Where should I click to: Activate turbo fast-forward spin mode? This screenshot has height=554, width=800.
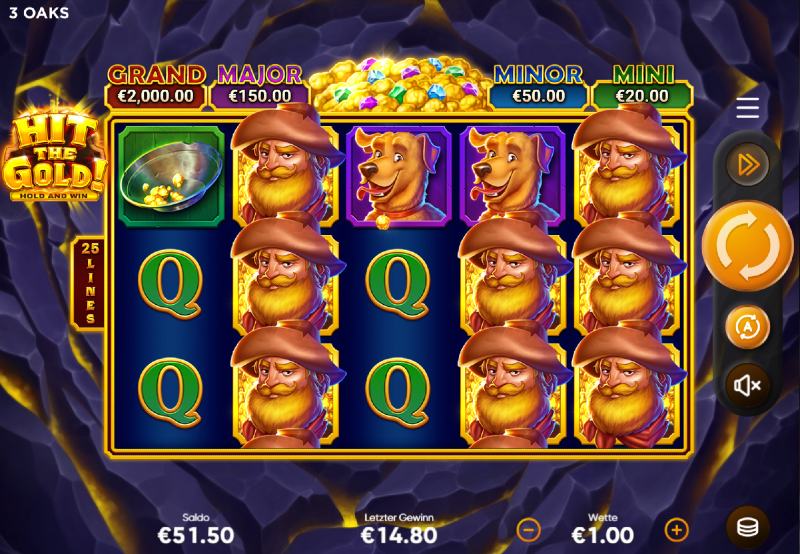pyautogui.click(x=748, y=163)
